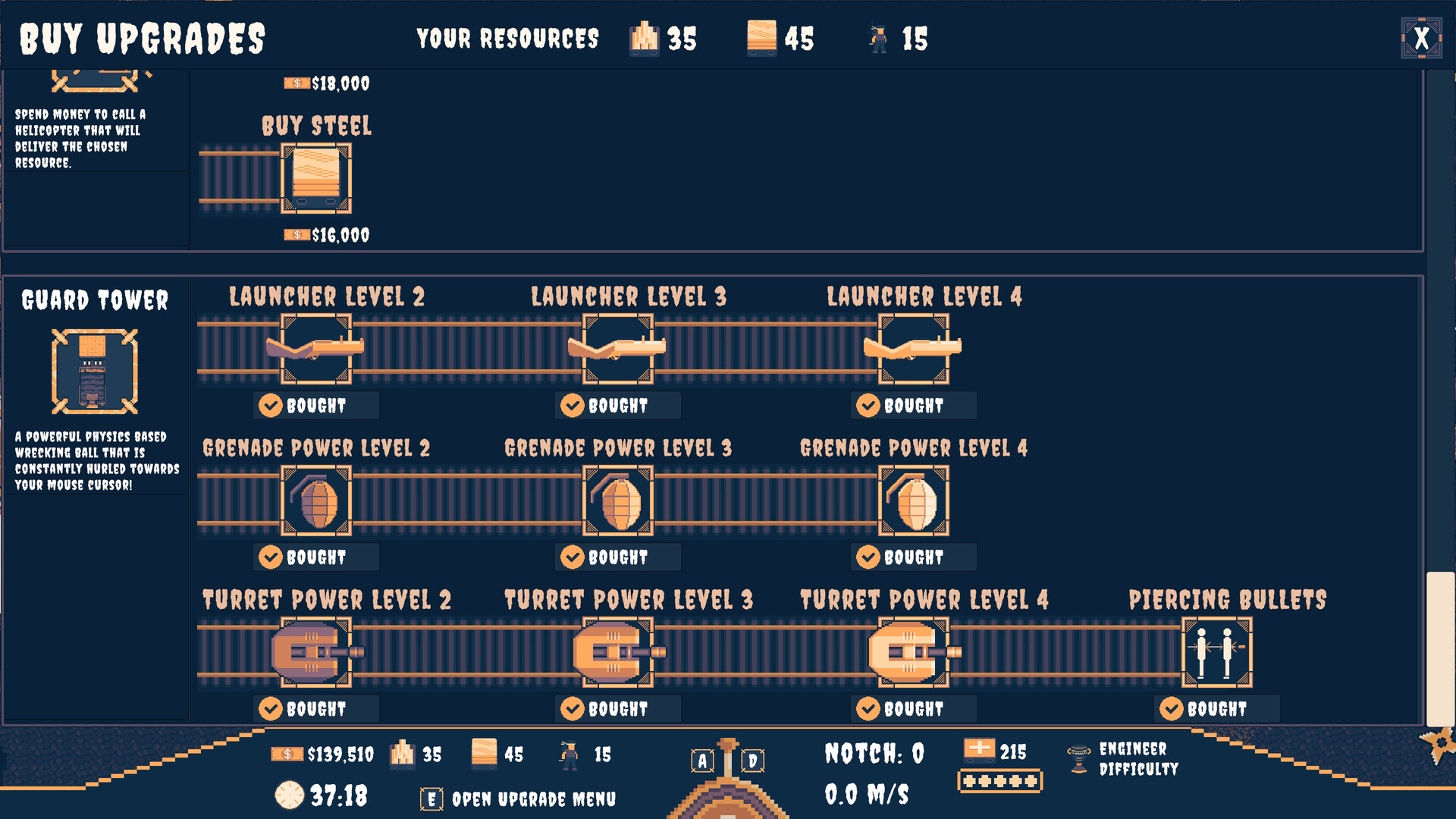Click the Launcher Level 4 weapon icon

tap(914, 349)
